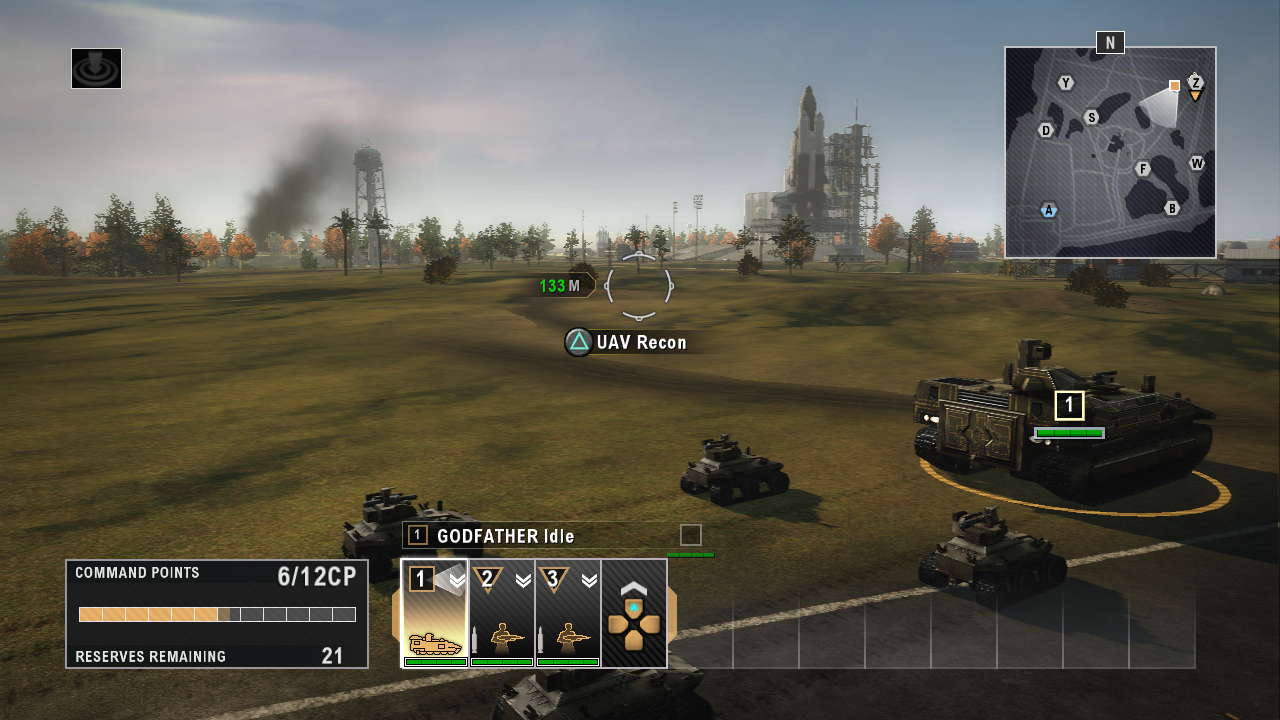Click the d-pad command menu icon
This screenshot has width=1280, height=720.
point(635,627)
